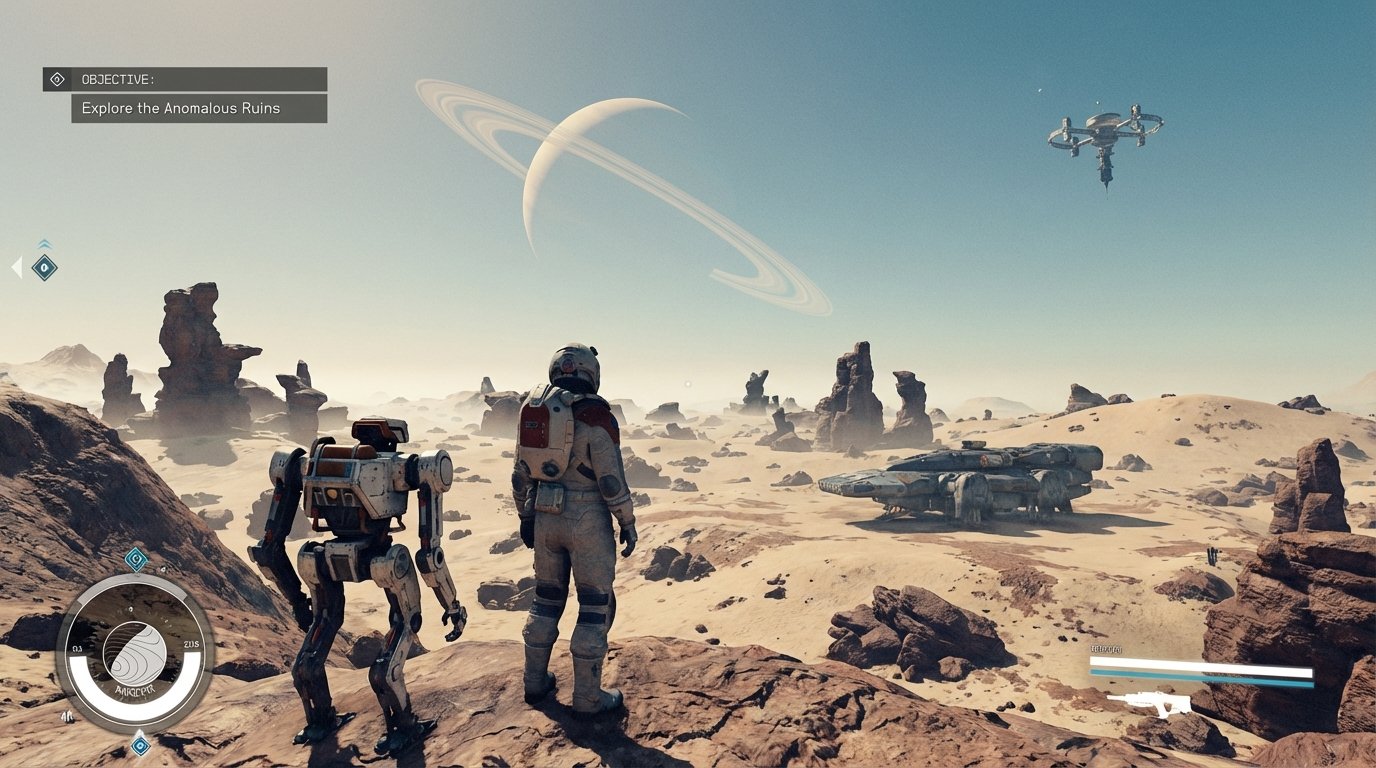Image resolution: width=1376 pixels, height=768 pixels.
Task: Click the numeric ammo count text
Action: 1106,650
